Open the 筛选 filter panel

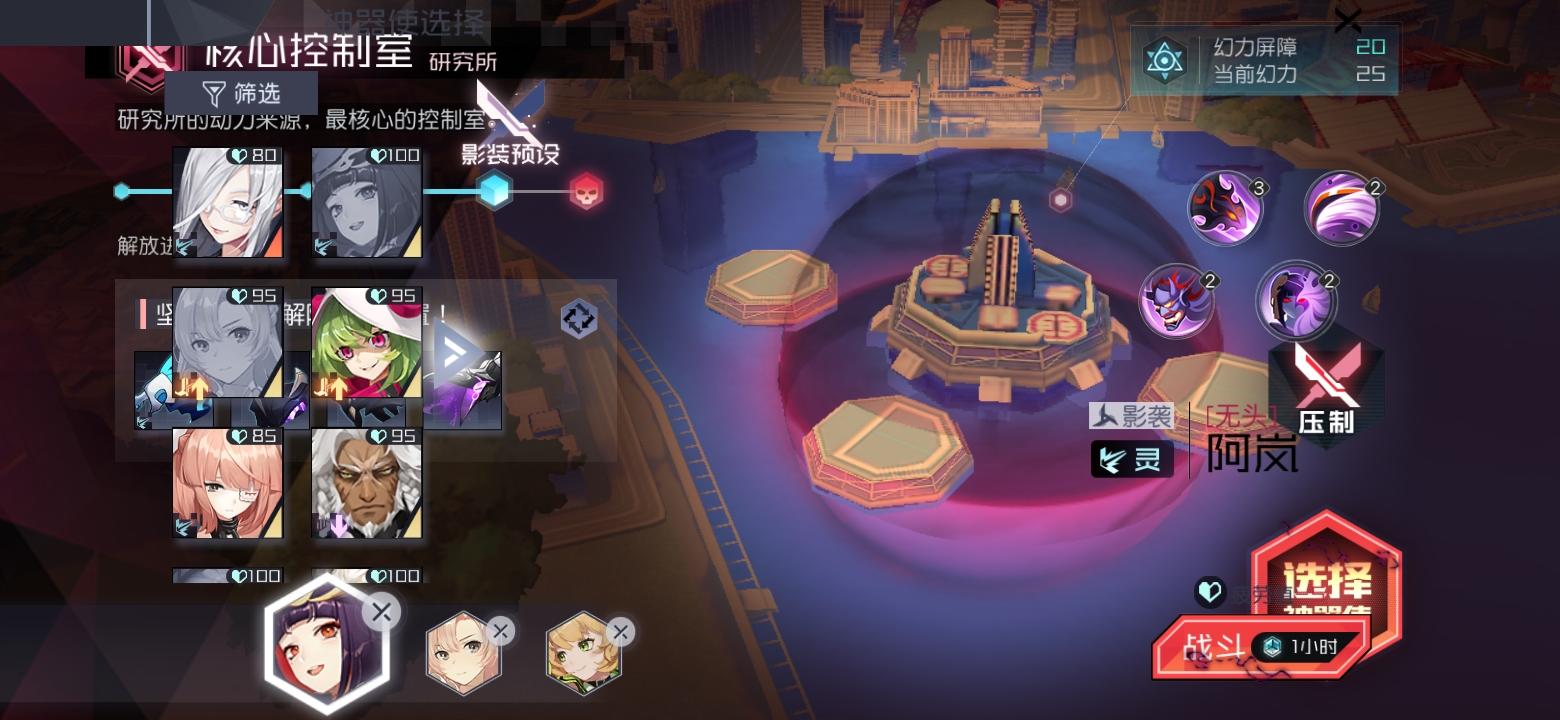246,93
